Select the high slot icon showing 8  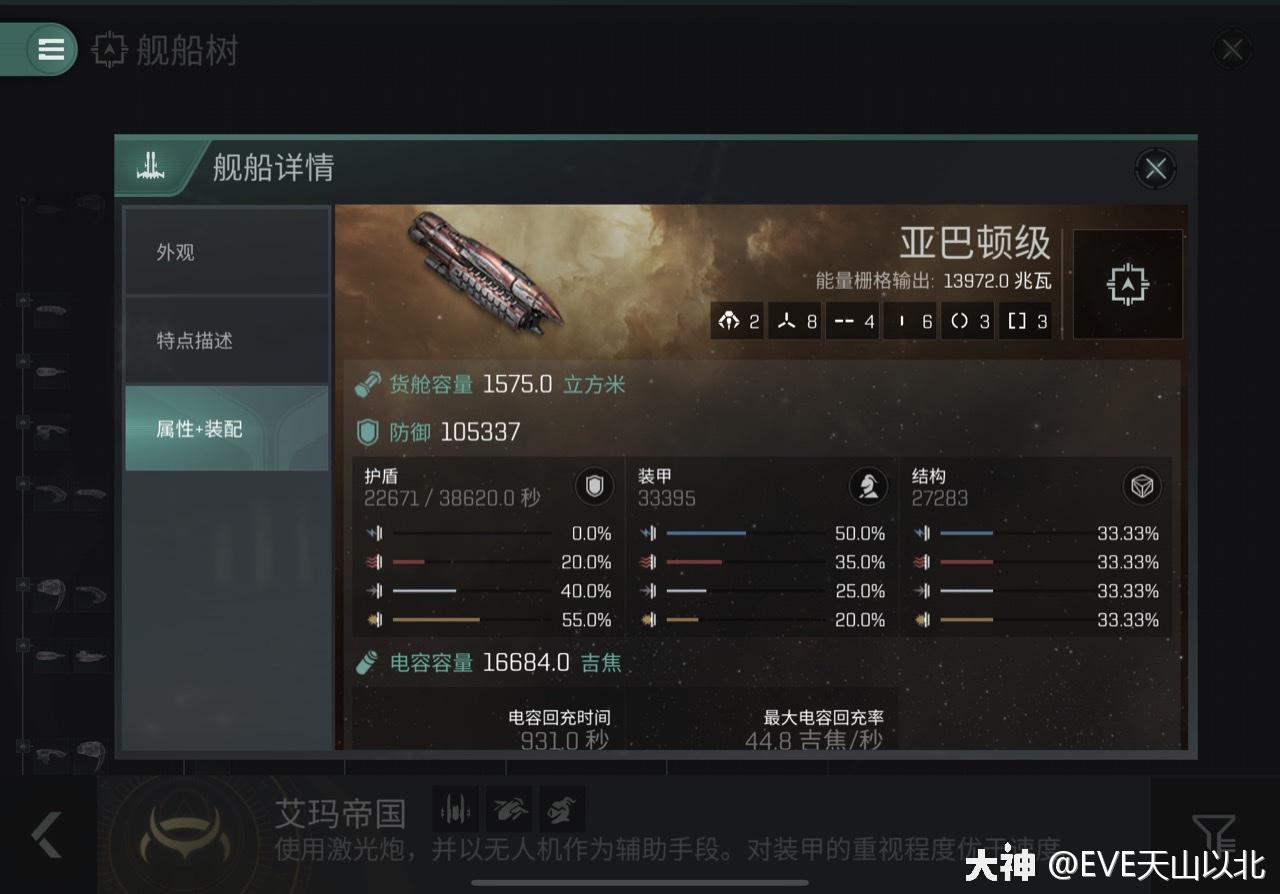[795, 321]
